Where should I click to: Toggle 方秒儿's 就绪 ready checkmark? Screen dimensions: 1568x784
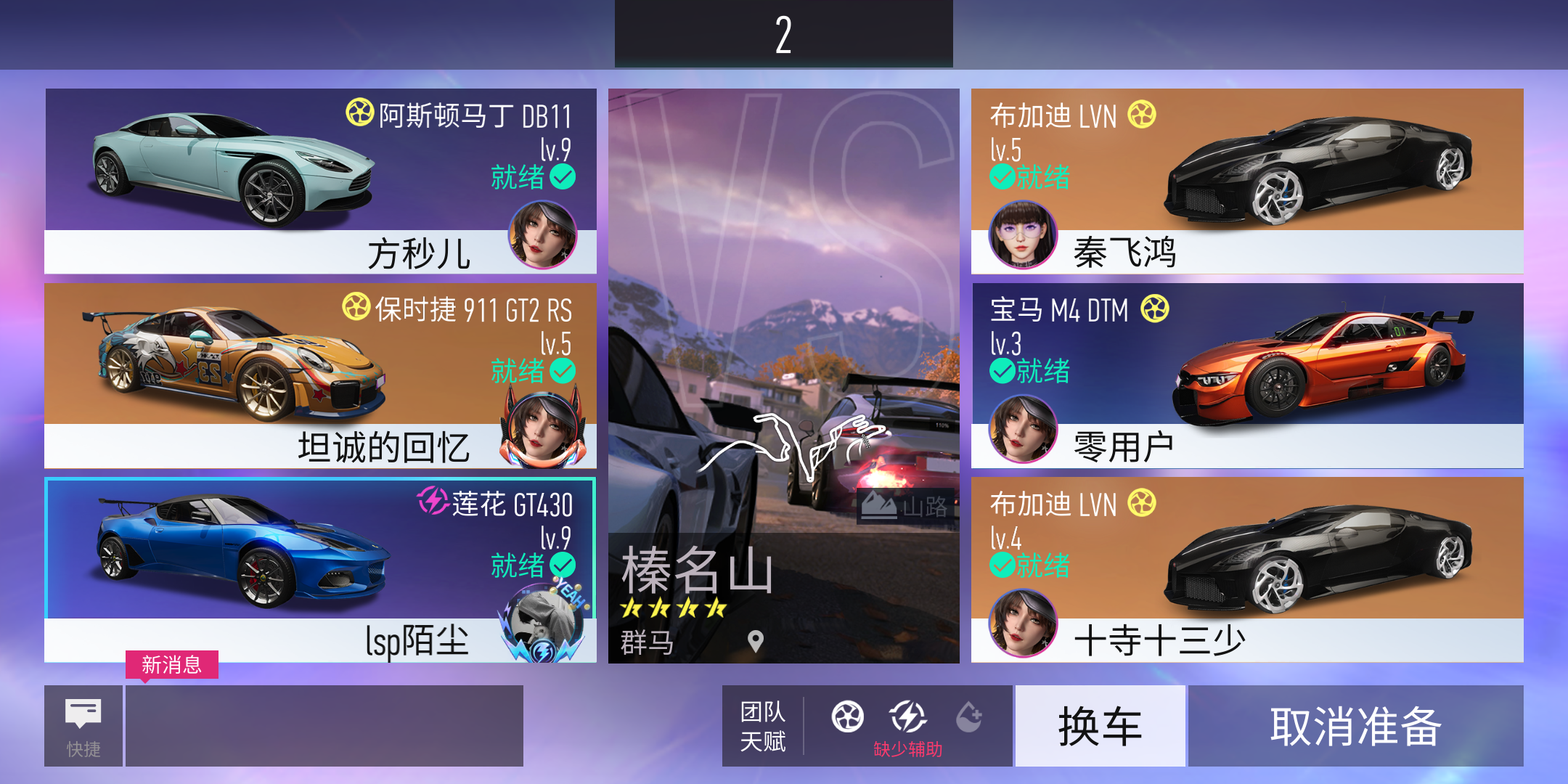[x=561, y=174]
